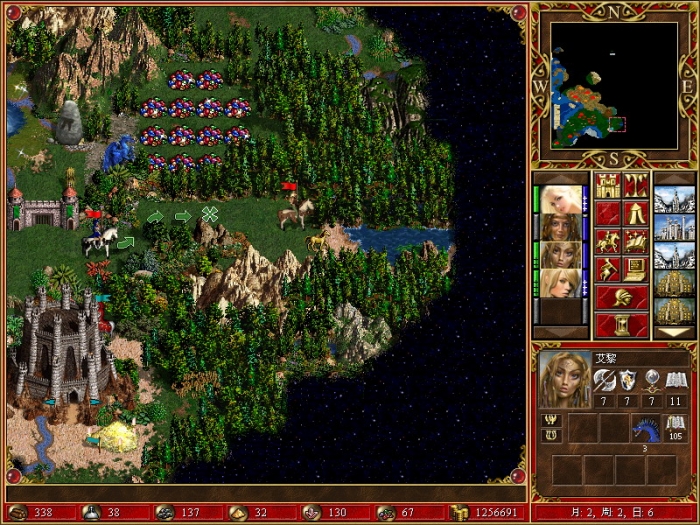Image resolution: width=700 pixels, height=525 pixels.
Task: Open the spellbook cast spell button
Action: 636,241
